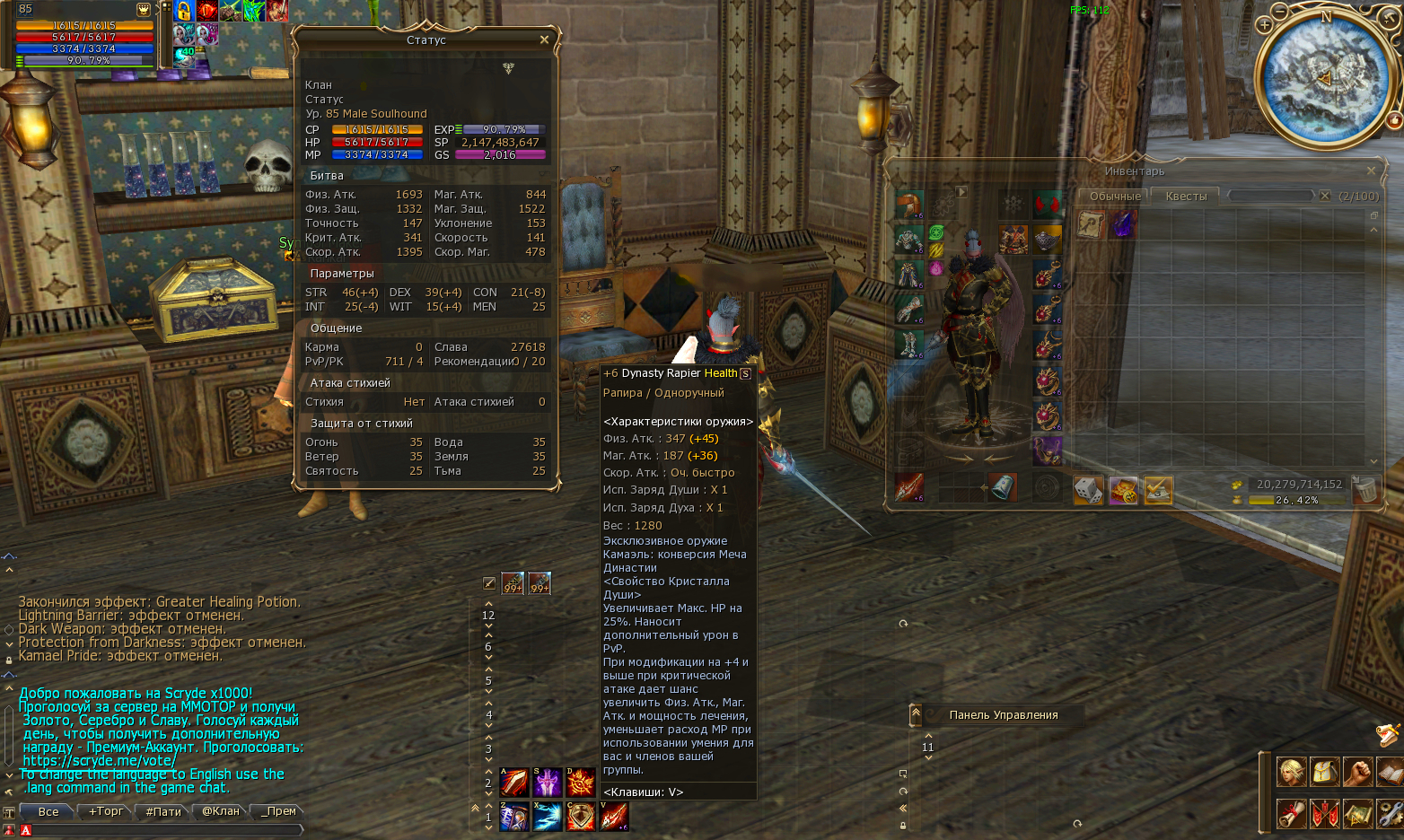
Task: Zoom out the minimap with minus button
Action: (1280, 11)
